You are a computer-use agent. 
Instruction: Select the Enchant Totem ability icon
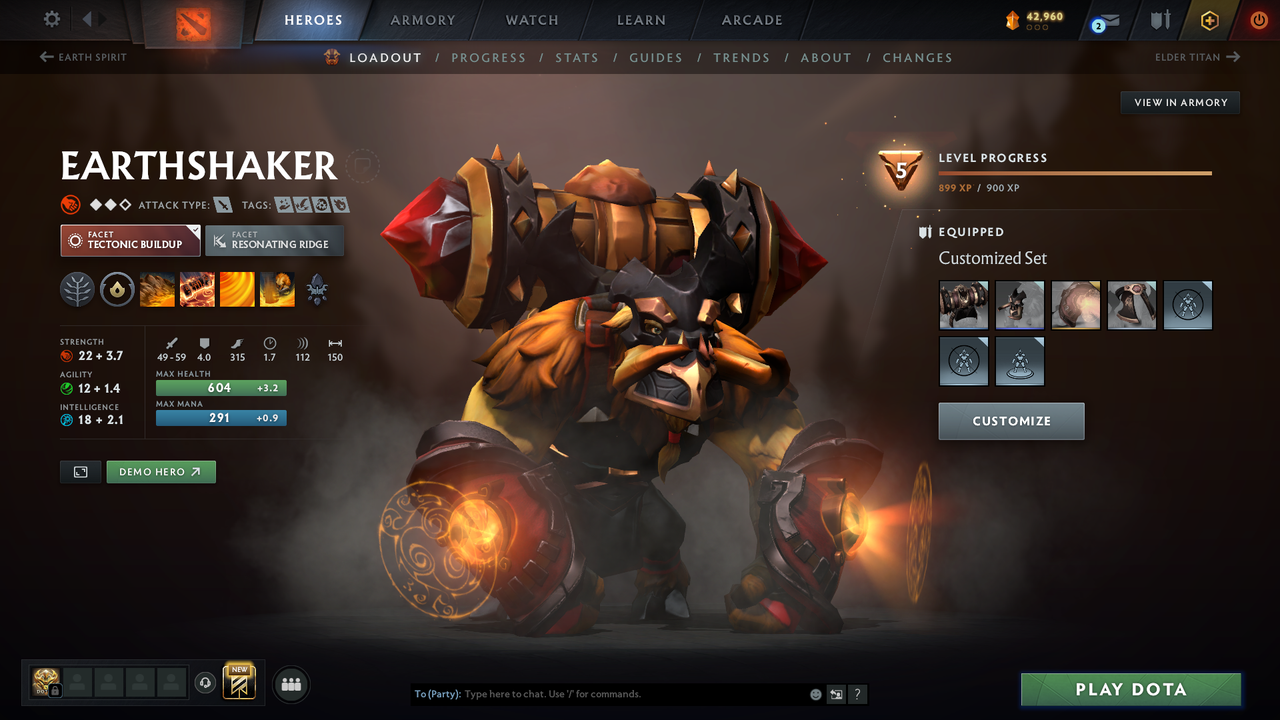pos(197,290)
